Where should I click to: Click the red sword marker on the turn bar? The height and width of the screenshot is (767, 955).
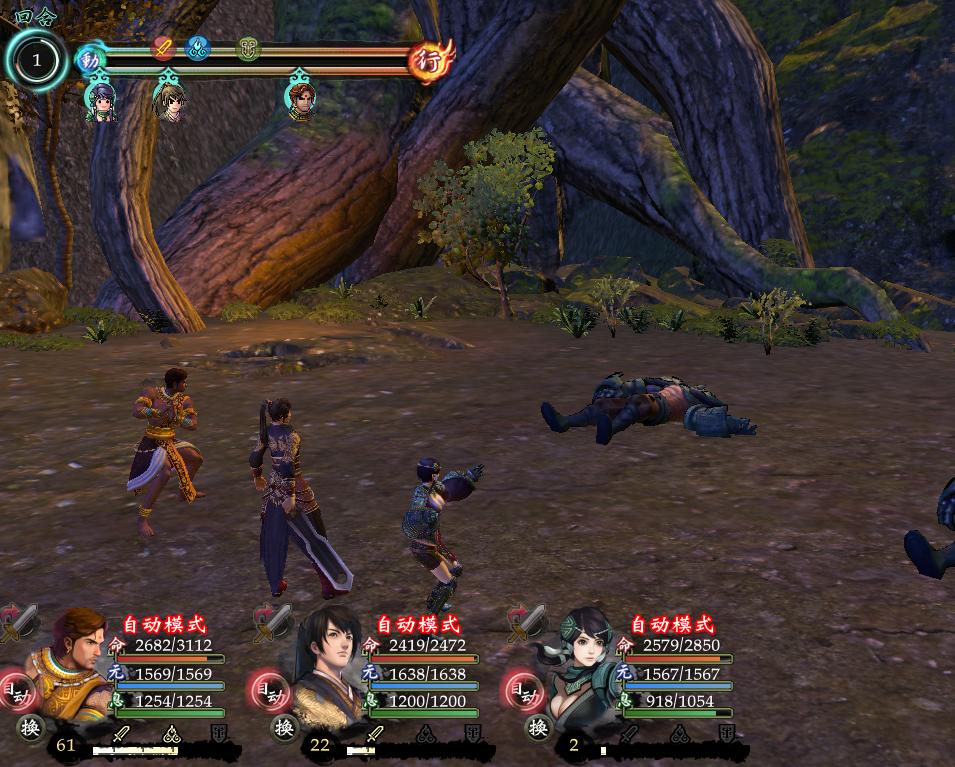(x=164, y=46)
